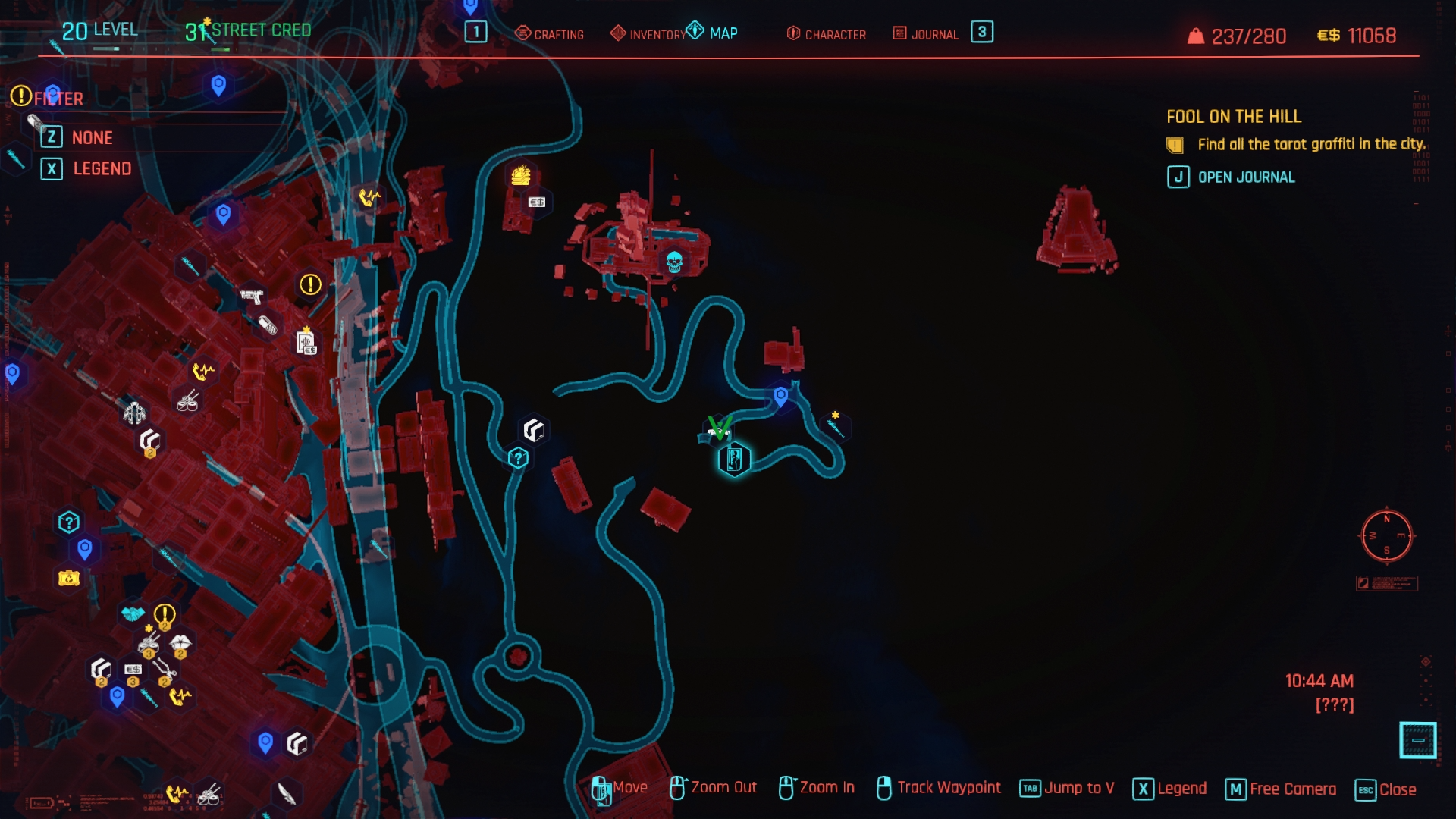This screenshot has width=1456, height=819.
Task: Choose the green V player marker
Action: click(x=719, y=428)
